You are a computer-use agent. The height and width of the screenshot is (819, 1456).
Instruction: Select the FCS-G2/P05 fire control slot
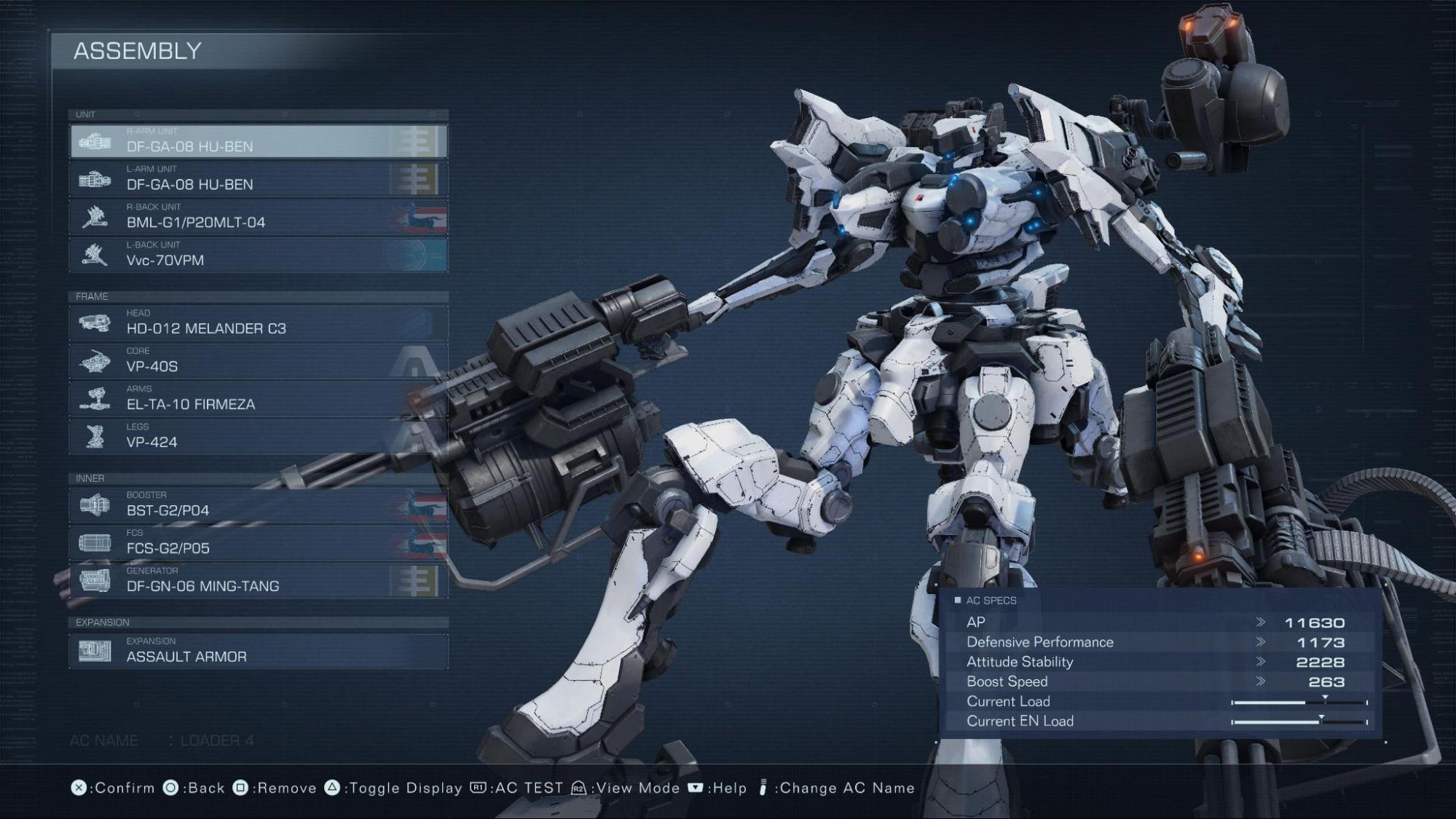coord(259,543)
